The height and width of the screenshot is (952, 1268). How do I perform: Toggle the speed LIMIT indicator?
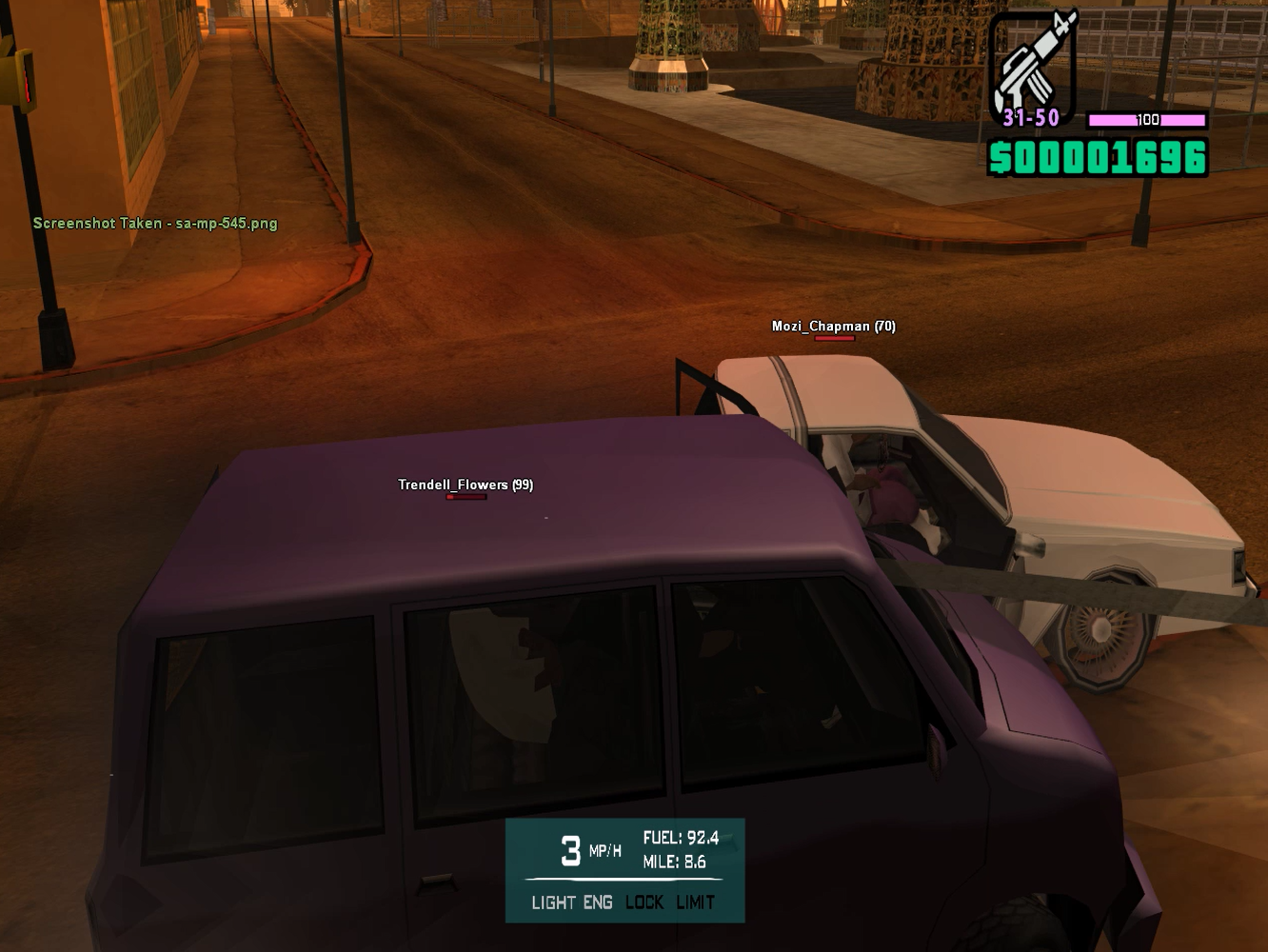(696, 902)
